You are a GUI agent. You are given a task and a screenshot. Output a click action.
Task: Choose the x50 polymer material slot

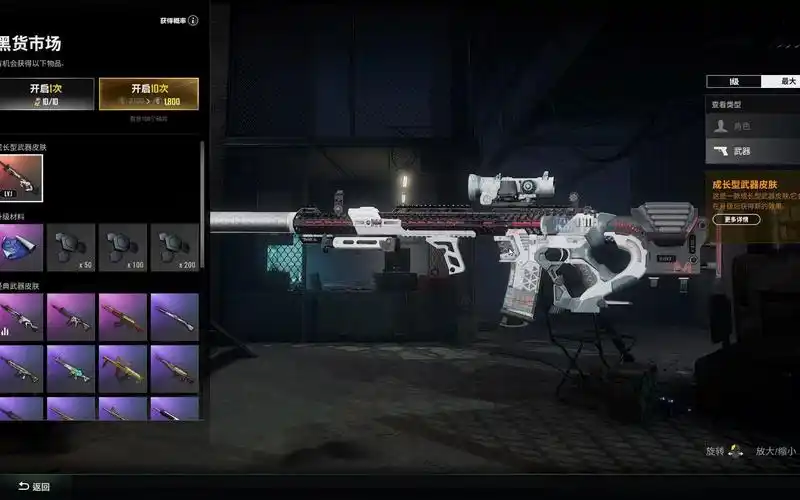point(71,247)
